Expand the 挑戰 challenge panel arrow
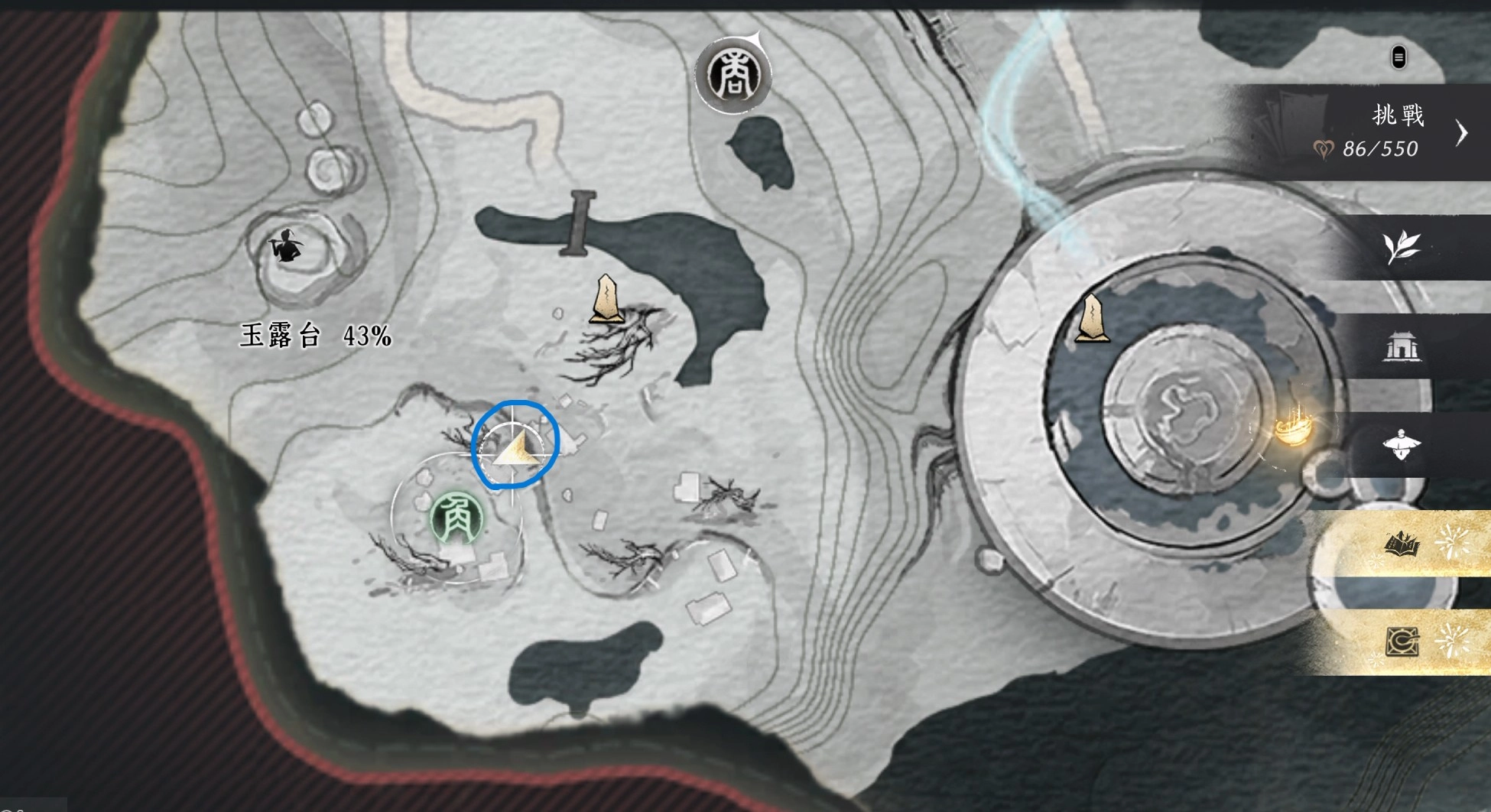1491x812 pixels. (x=1462, y=133)
